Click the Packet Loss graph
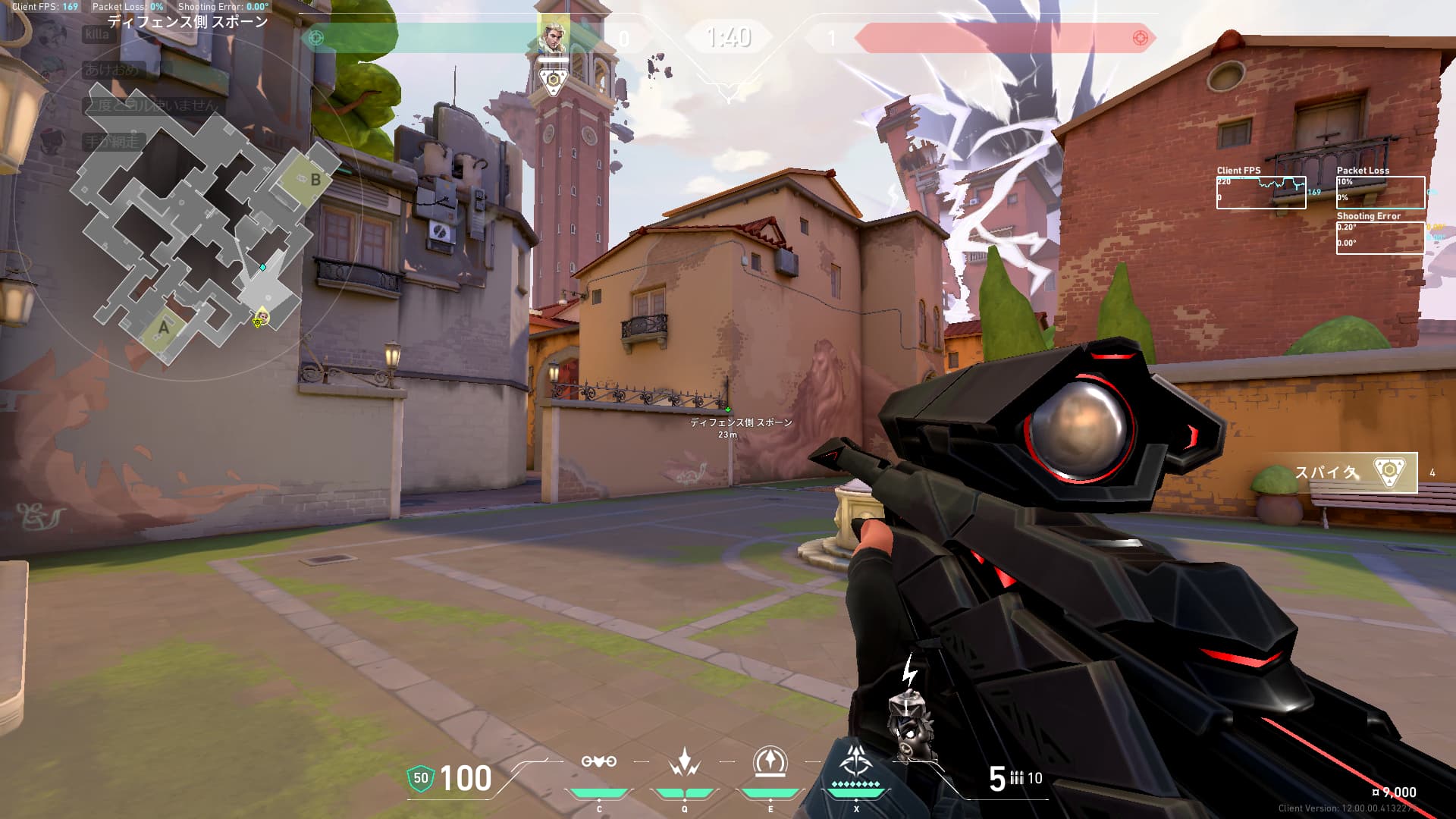Image resolution: width=1456 pixels, height=819 pixels. click(x=1380, y=193)
